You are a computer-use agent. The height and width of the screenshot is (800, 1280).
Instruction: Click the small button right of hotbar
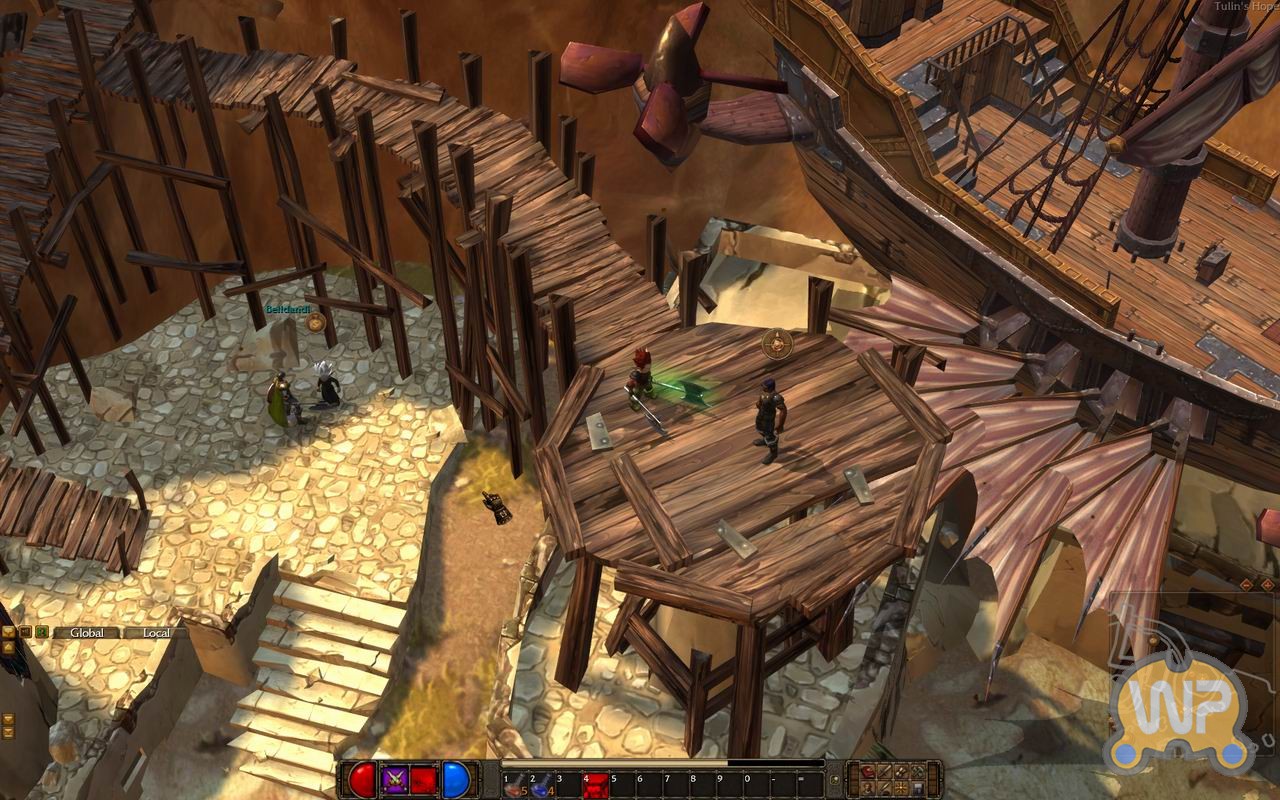pyautogui.click(x=834, y=778)
